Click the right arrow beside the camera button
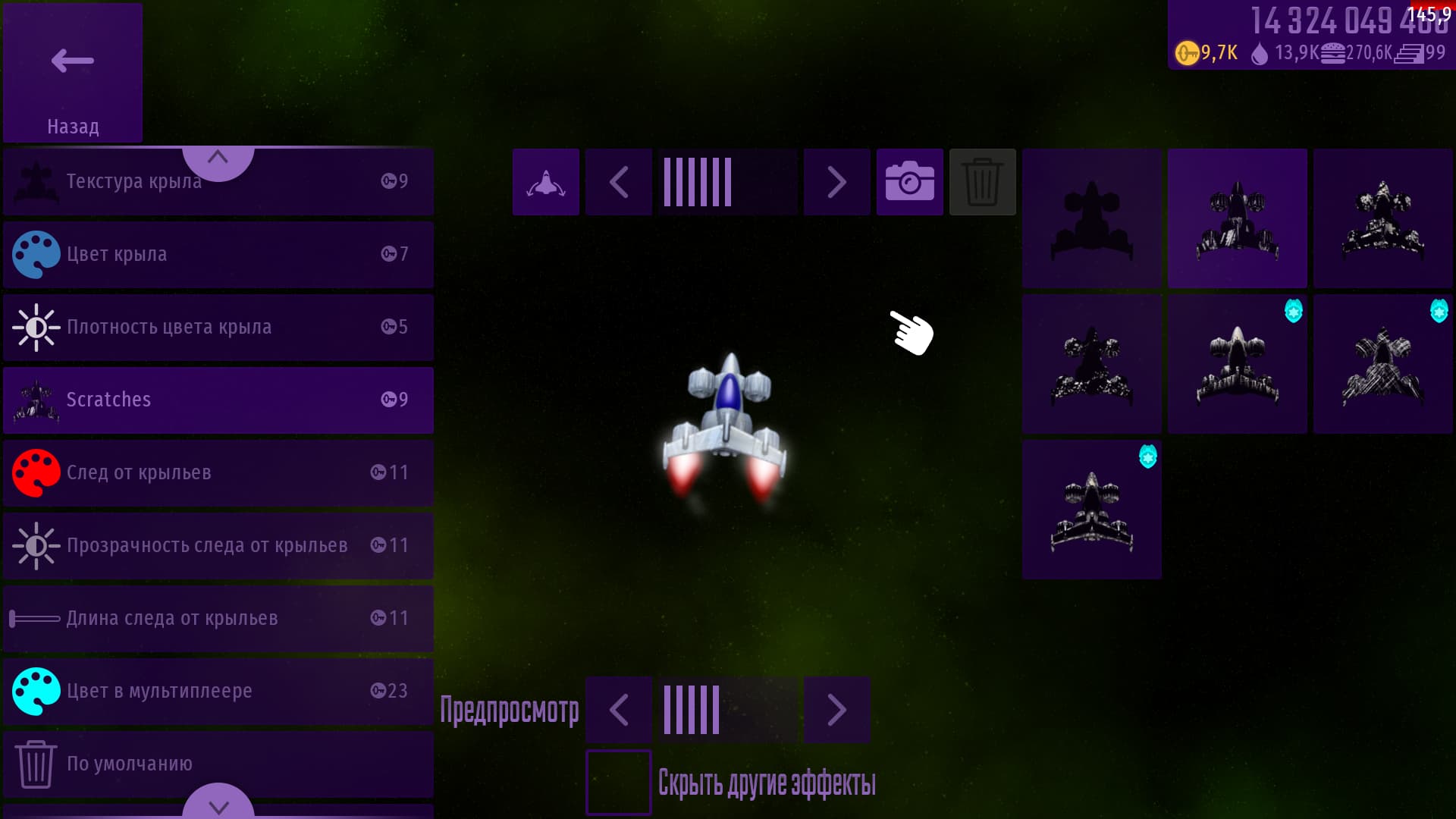Image resolution: width=1456 pixels, height=819 pixels. tap(836, 182)
